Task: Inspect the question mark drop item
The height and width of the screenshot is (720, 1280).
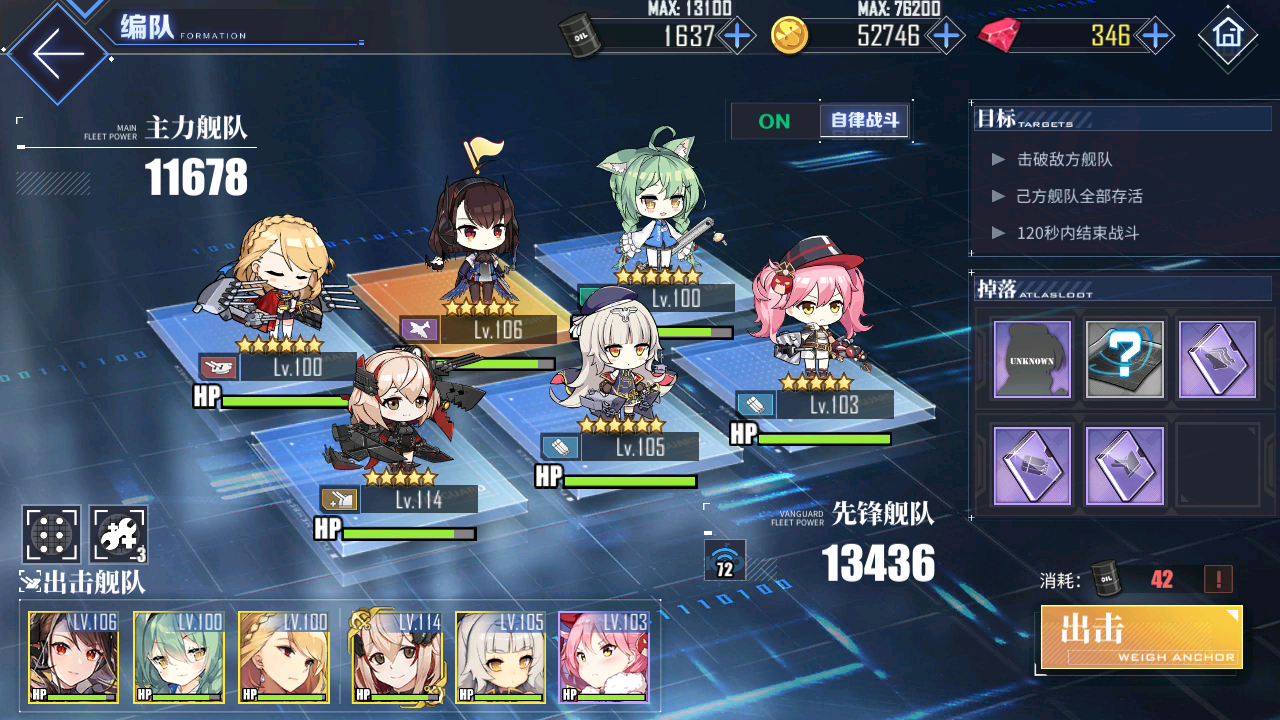Action: 1125,359
